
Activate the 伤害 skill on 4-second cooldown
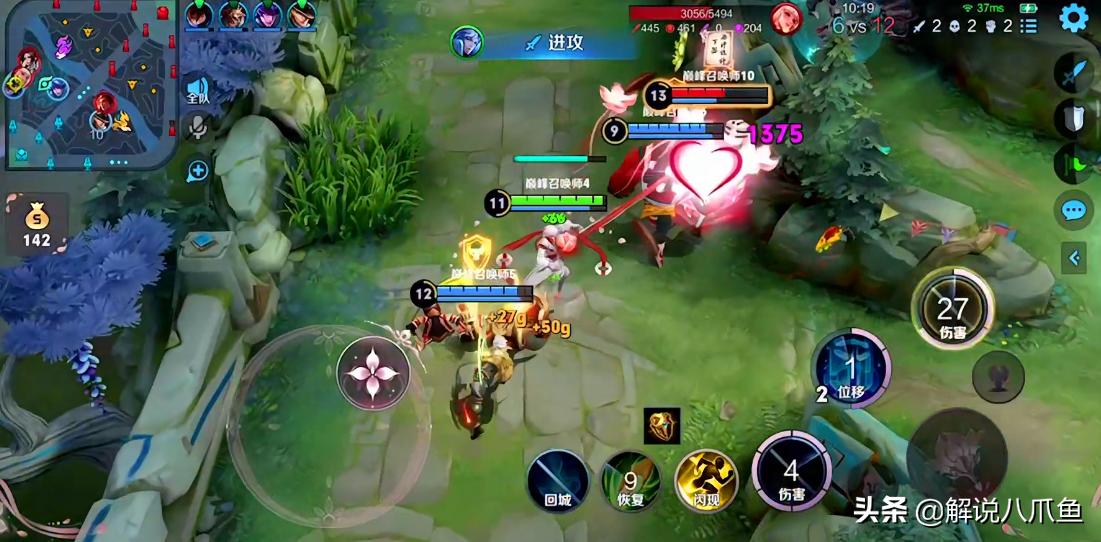tap(791, 471)
